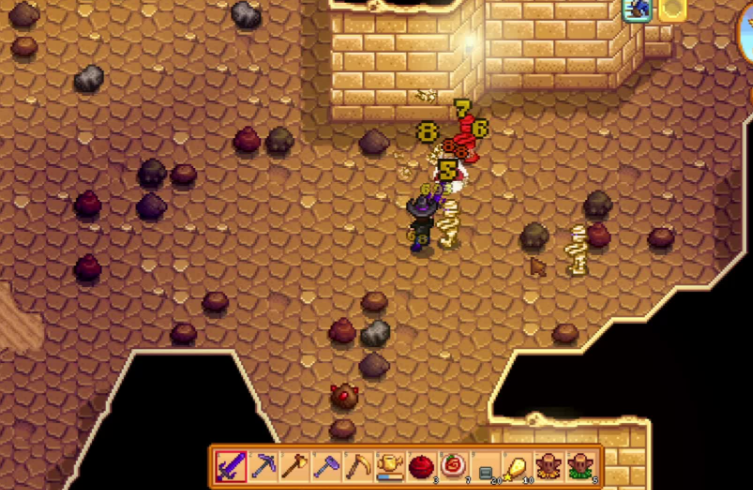
Task: Select the hammer tool slot
Action: 326,466
